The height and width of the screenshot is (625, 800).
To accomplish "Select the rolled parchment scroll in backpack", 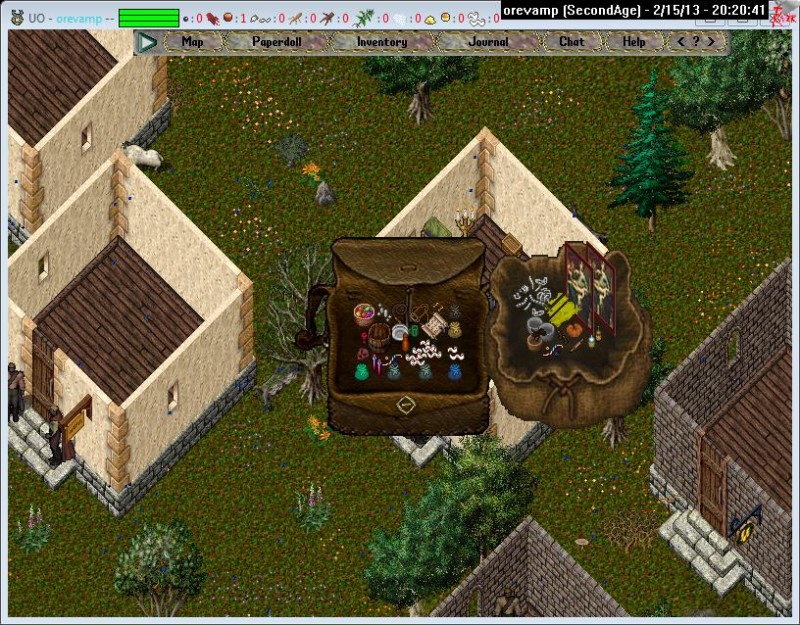I will click(434, 327).
